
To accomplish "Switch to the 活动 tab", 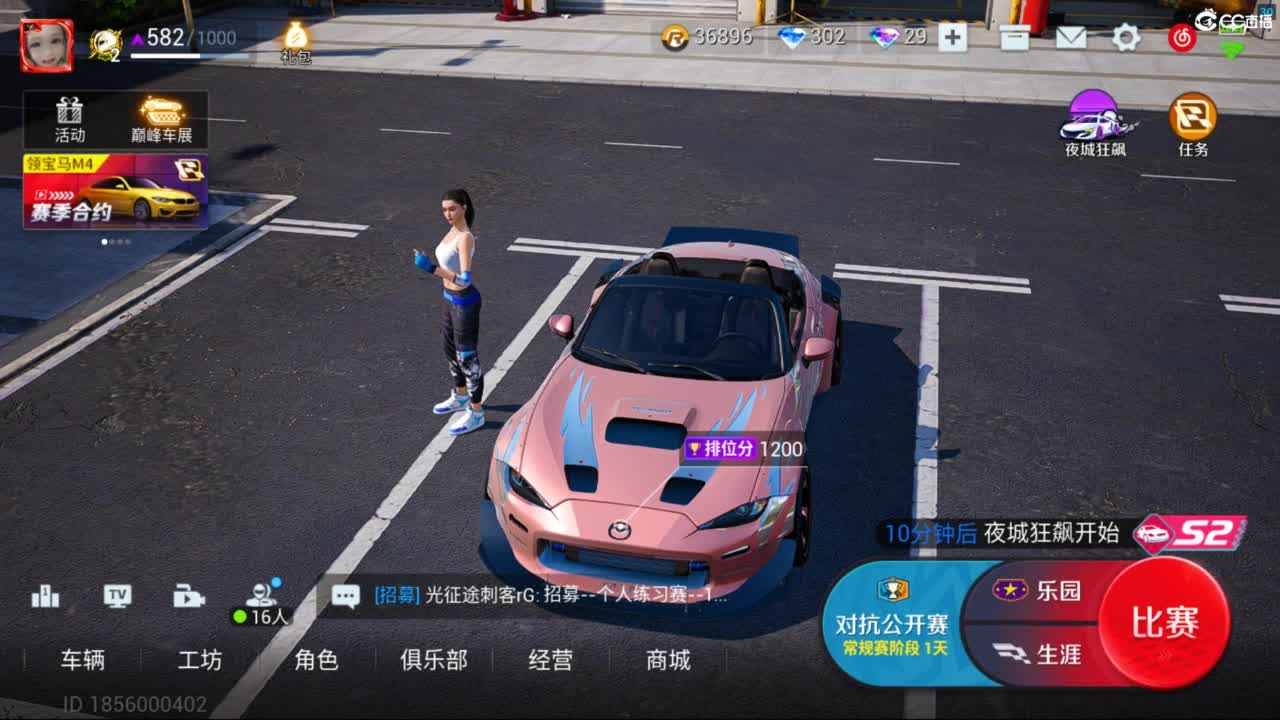I will (68, 117).
